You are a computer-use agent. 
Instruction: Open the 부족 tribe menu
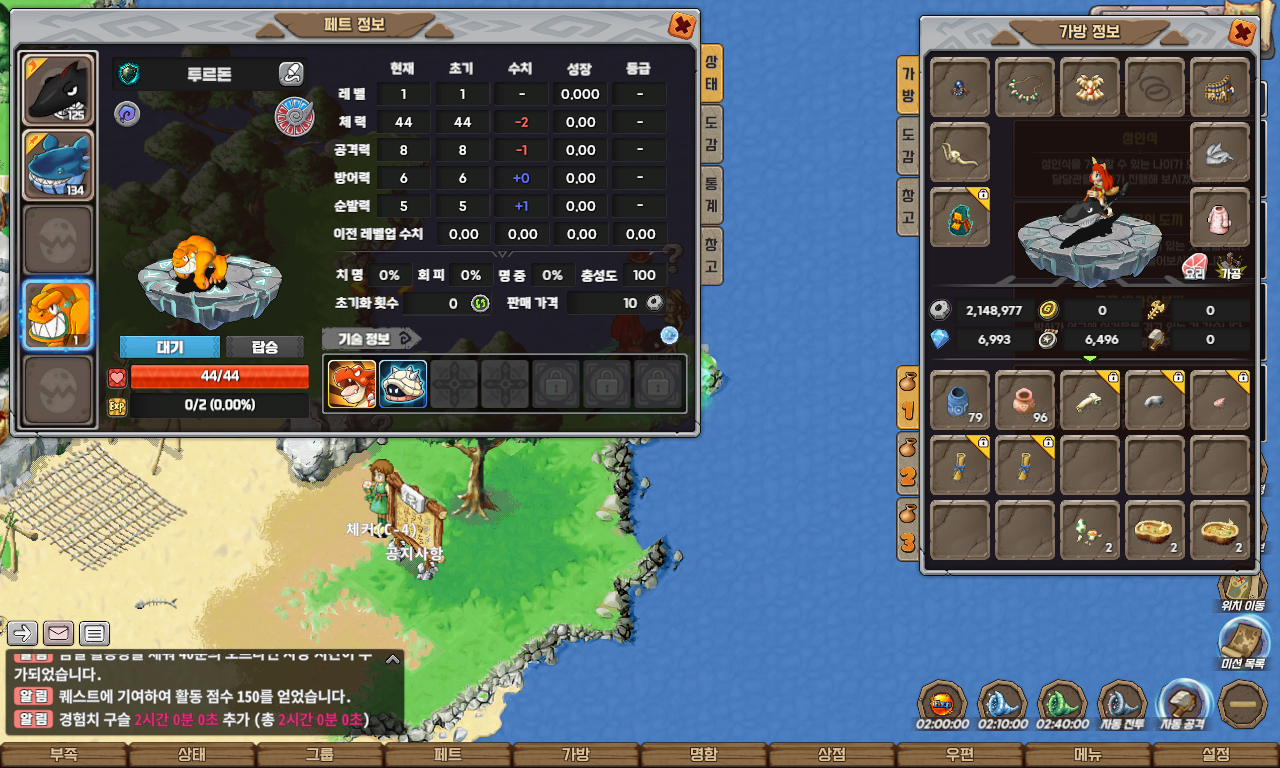[64, 755]
